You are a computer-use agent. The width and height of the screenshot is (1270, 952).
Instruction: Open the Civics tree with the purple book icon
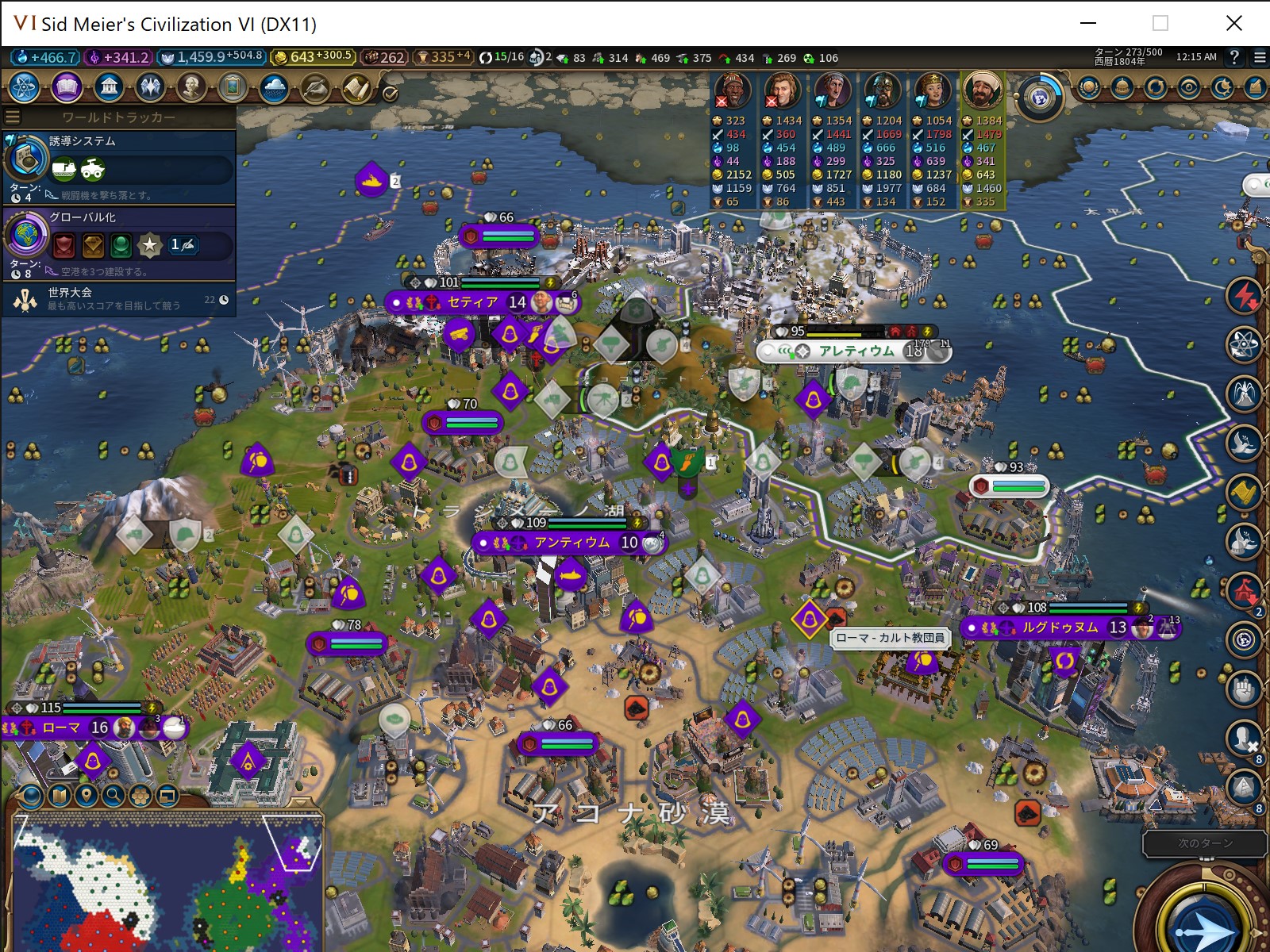pyautogui.click(x=67, y=88)
